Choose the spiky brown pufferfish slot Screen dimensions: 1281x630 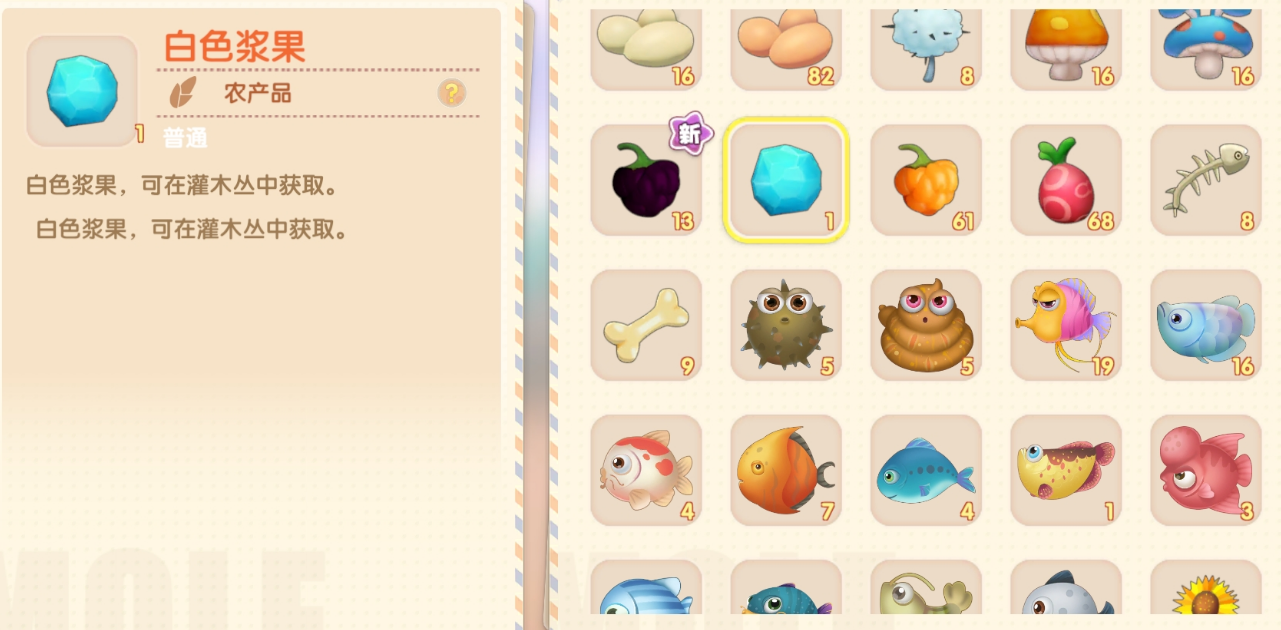click(x=786, y=326)
